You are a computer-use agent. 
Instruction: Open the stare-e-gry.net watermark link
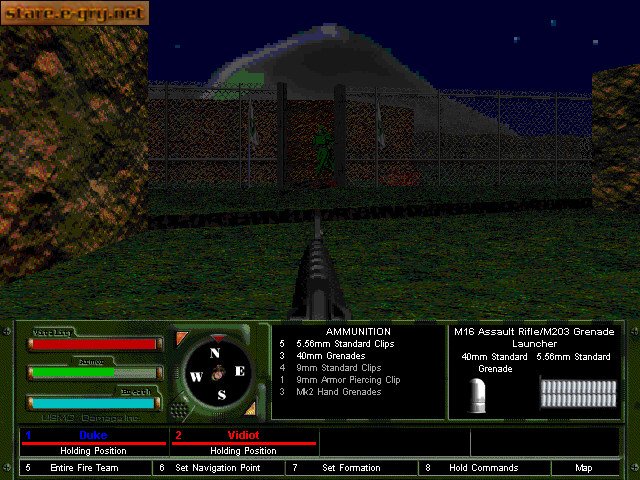tap(75, 13)
